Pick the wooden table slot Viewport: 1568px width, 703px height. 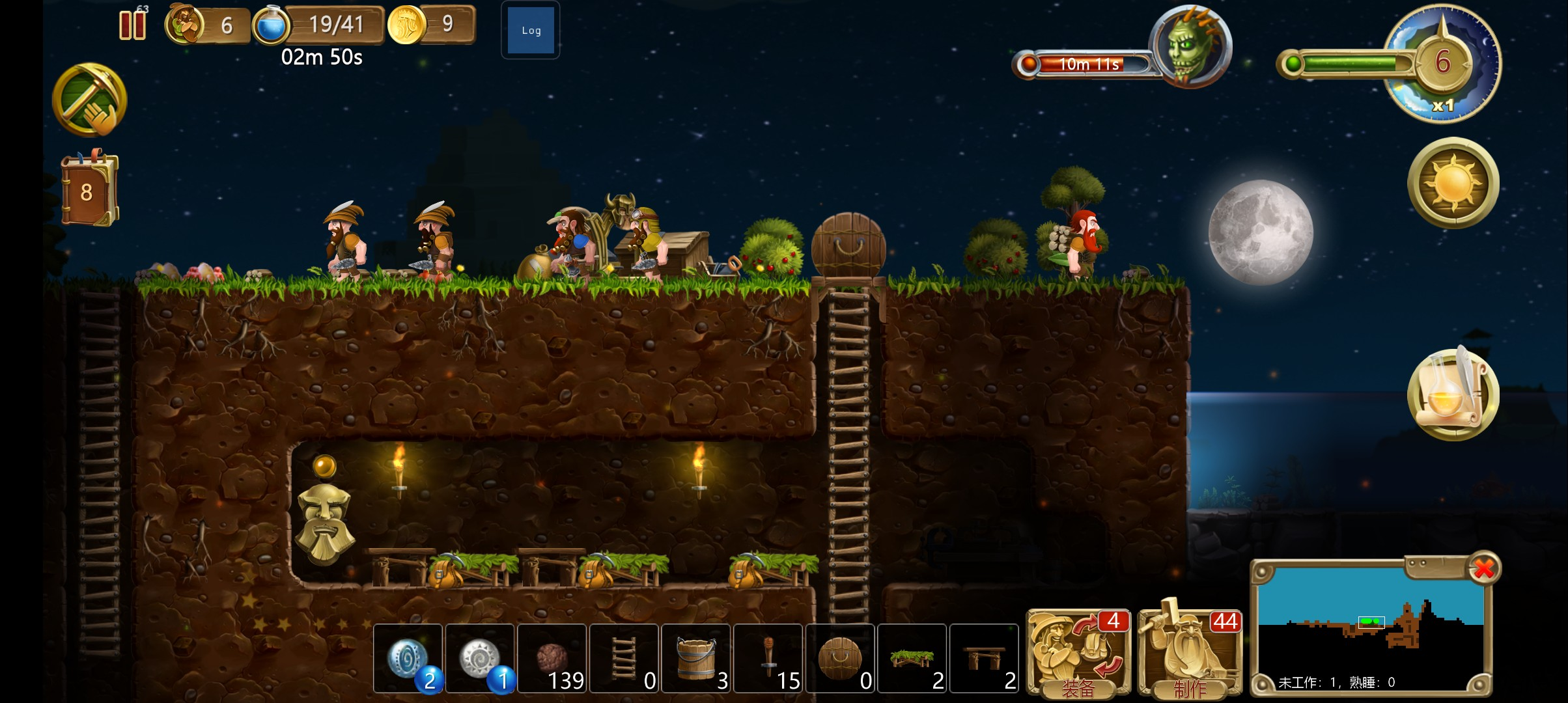click(984, 658)
